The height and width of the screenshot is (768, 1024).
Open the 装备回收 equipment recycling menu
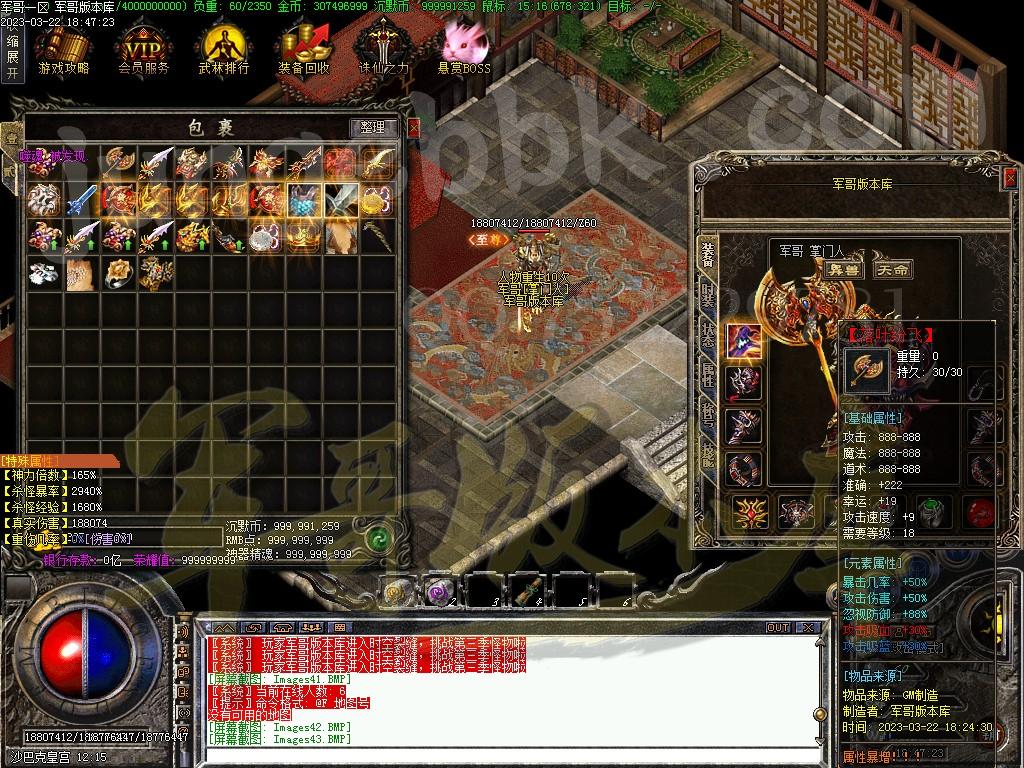click(304, 50)
